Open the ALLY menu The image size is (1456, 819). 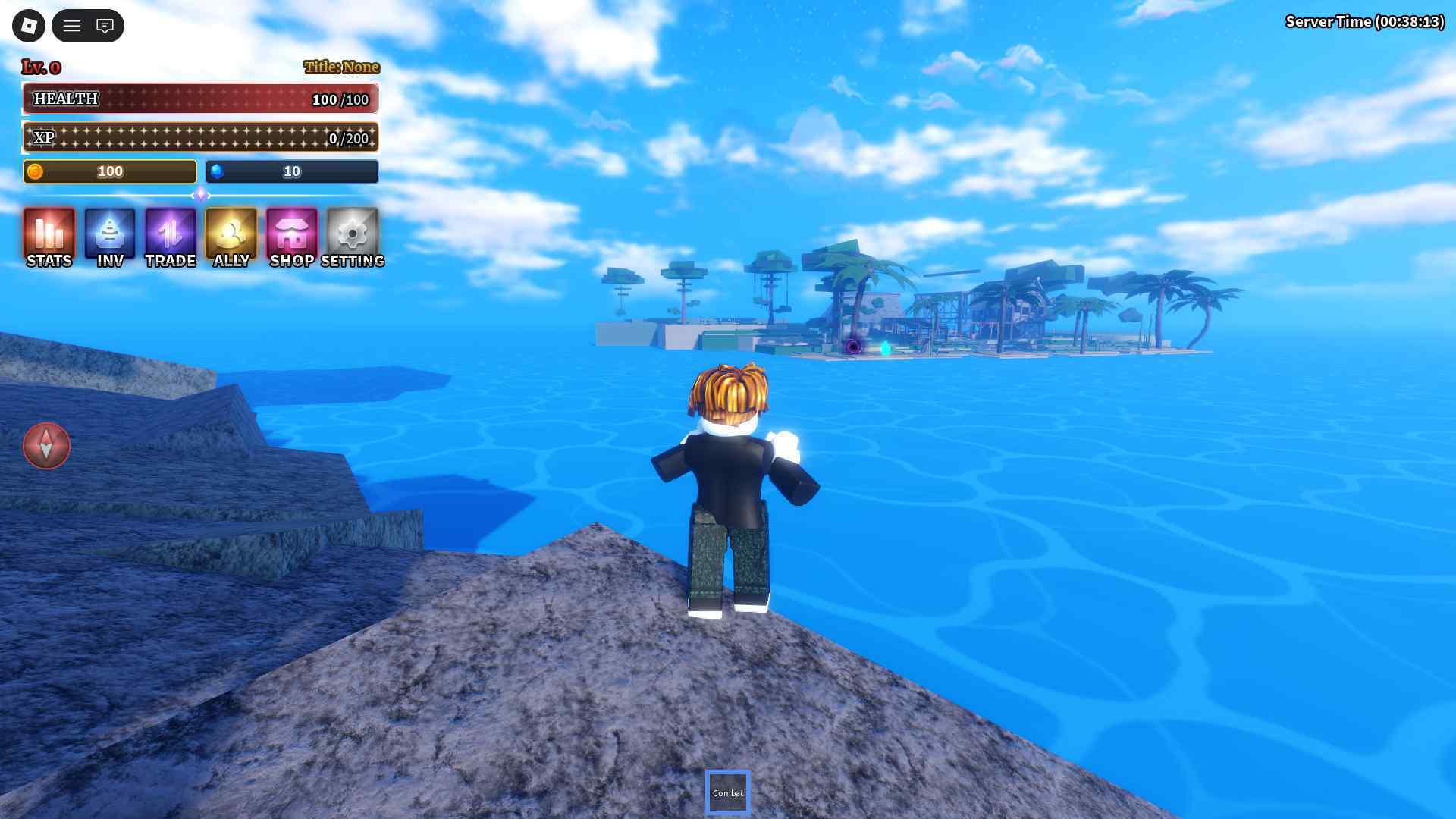231,237
